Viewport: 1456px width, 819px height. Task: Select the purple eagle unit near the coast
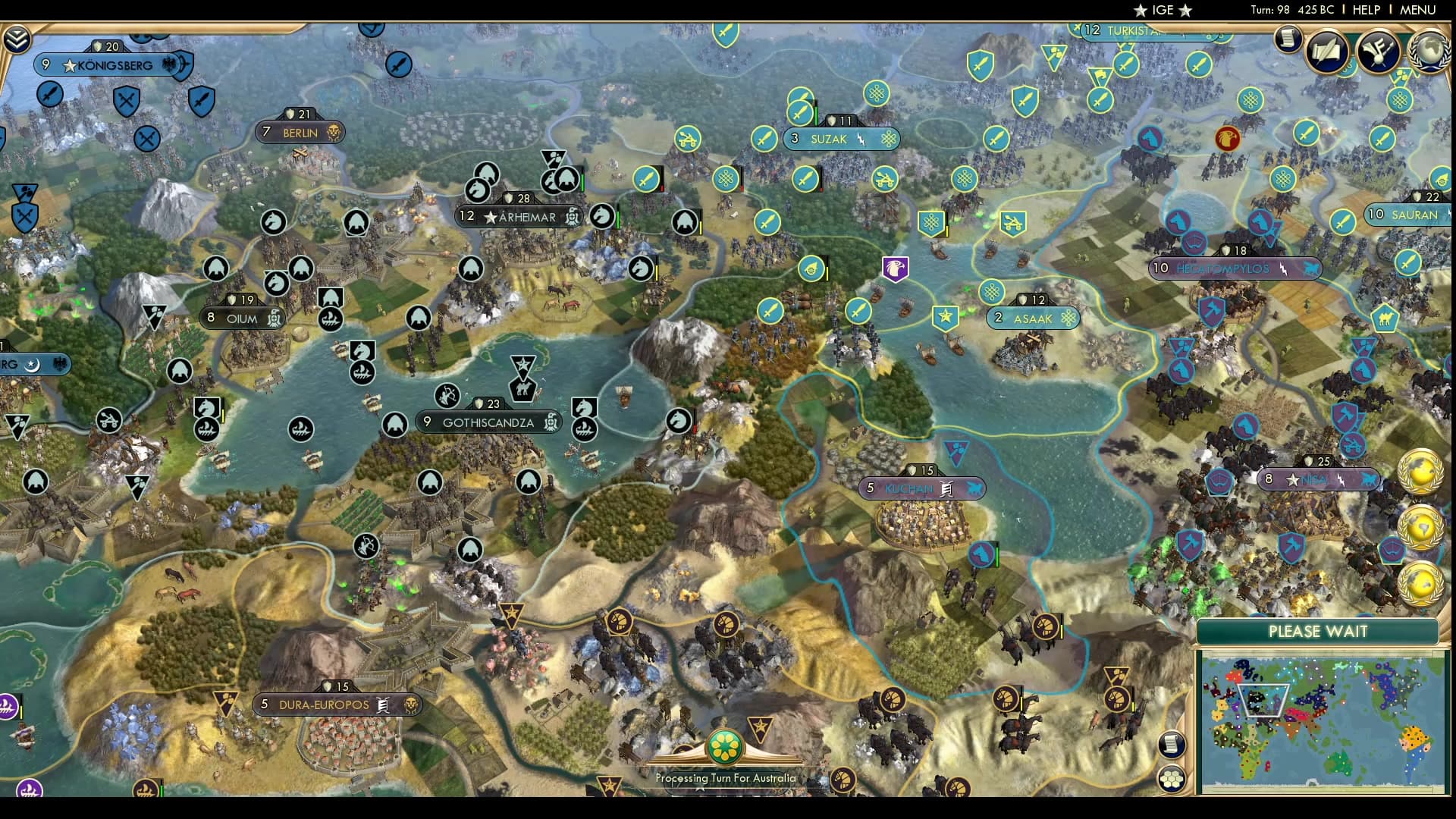[x=896, y=270]
